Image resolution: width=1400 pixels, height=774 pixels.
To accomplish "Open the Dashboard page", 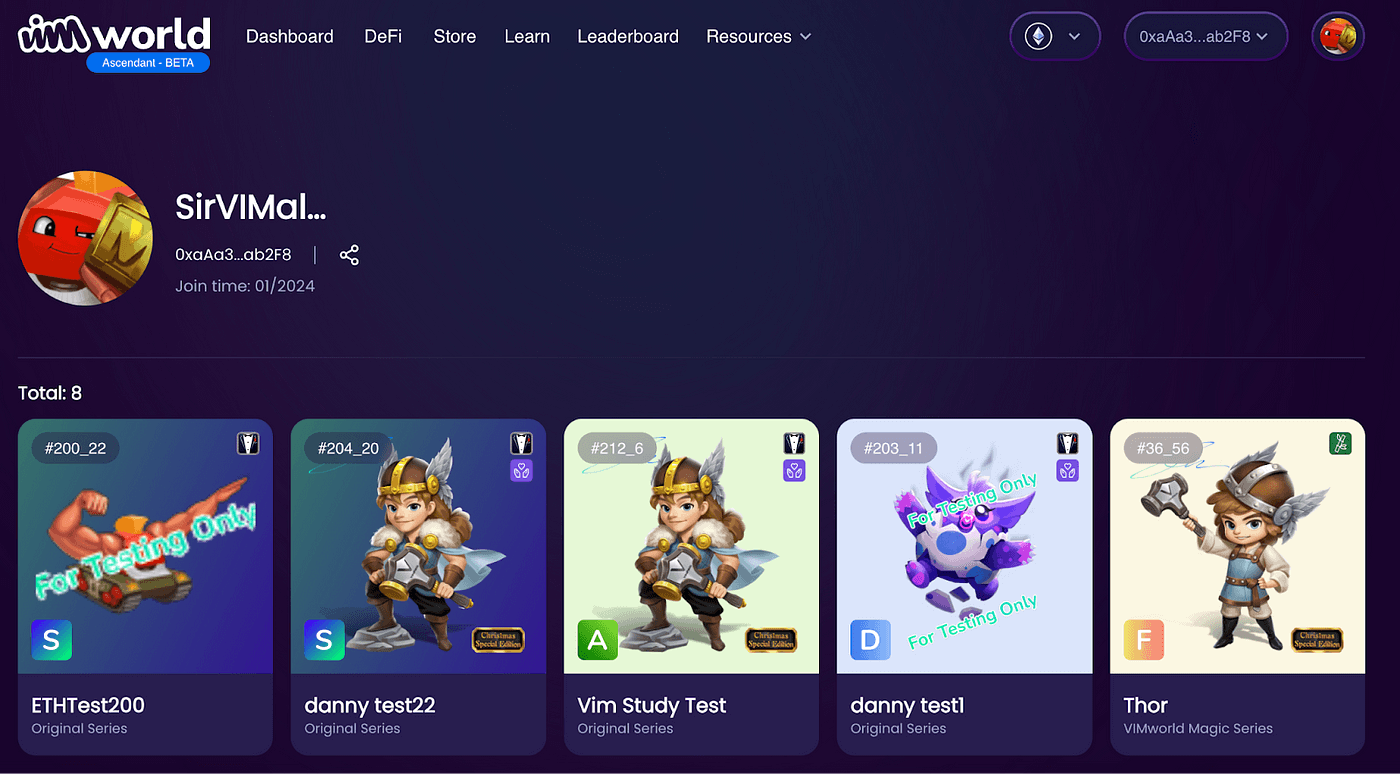I will (289, 36).
